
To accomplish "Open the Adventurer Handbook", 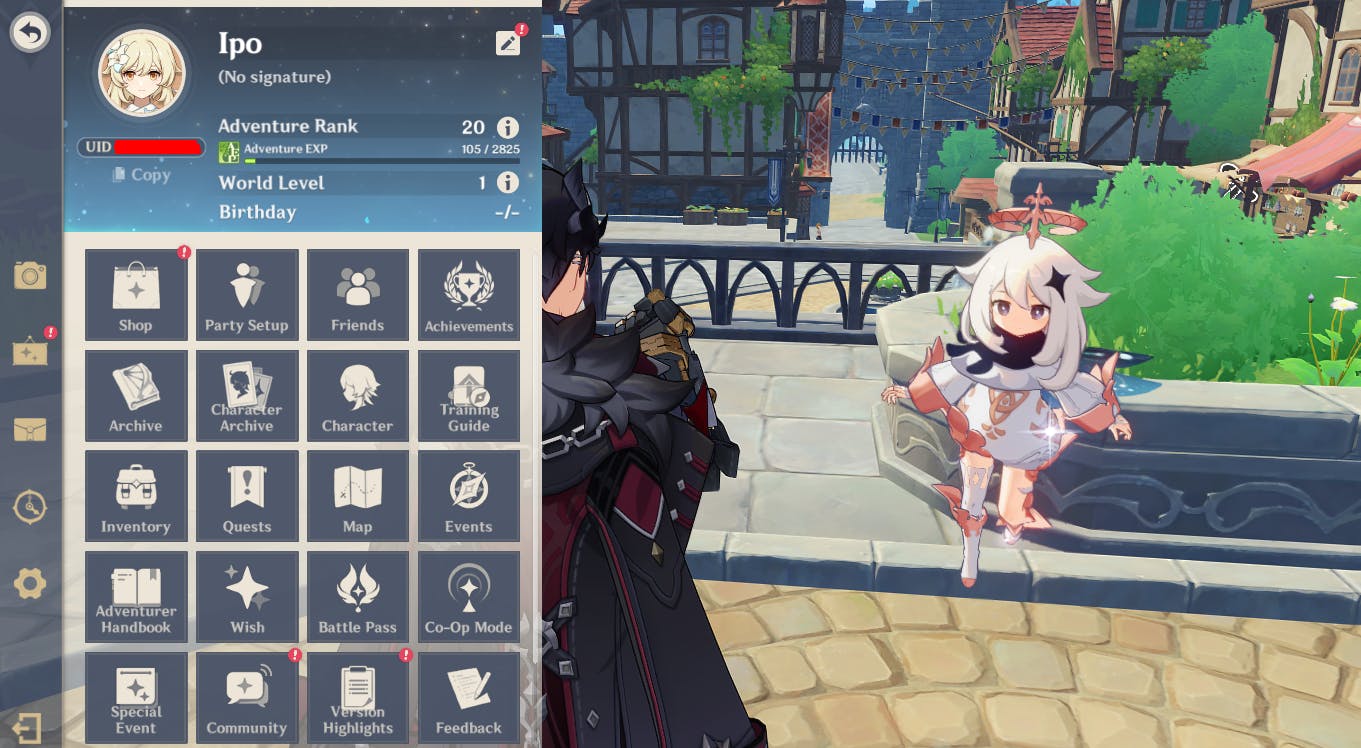I will (136, 597).
